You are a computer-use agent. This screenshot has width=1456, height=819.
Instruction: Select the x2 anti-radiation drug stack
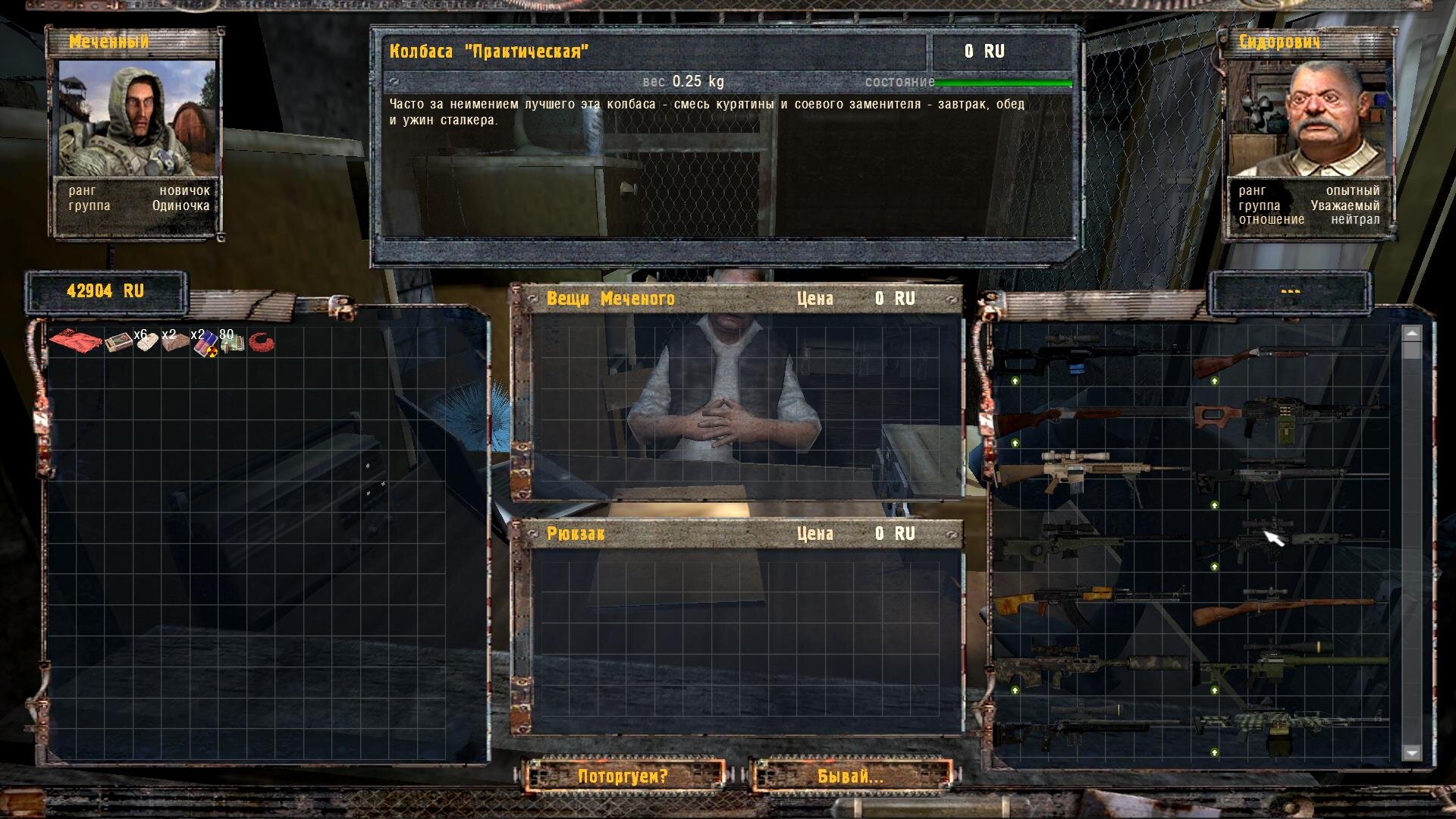click(203, 344)
